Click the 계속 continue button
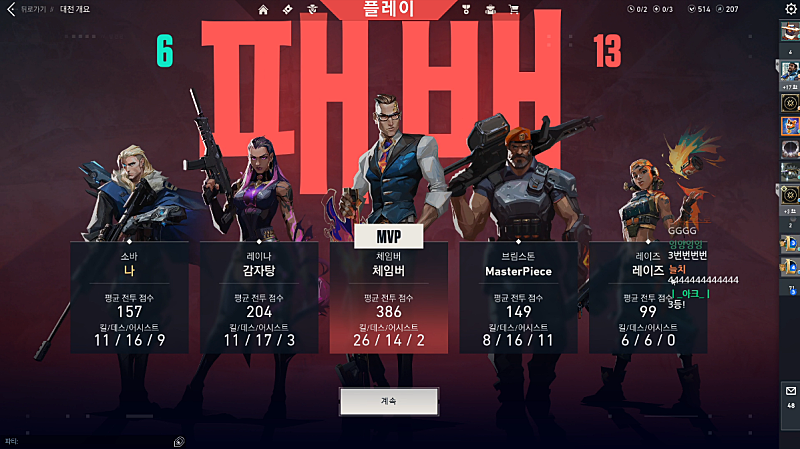This screenshot has height=449, width=800. click(389, 401)
